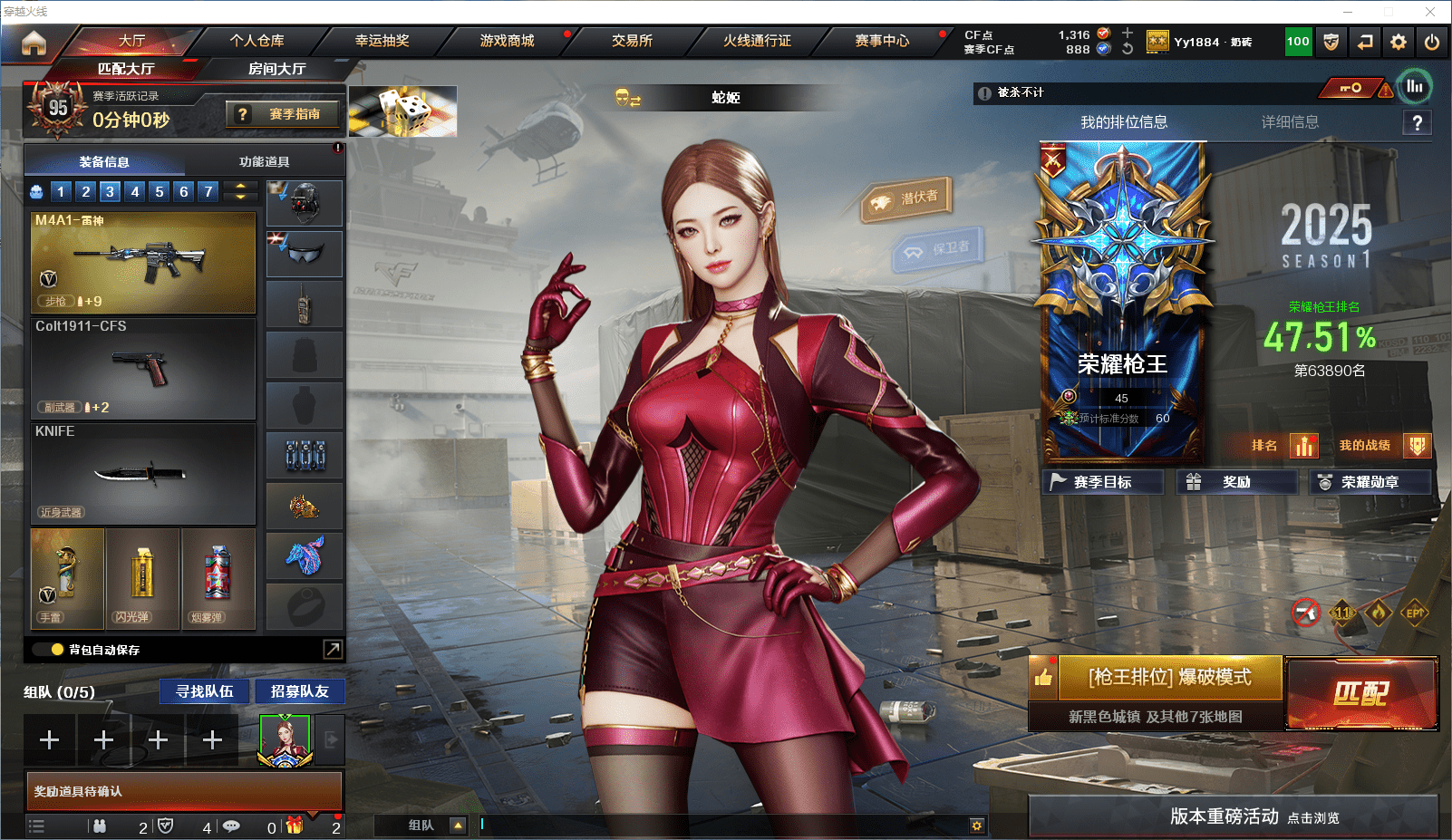The width and height of the screenshot is (1452, 840).
Task: Open the 个人仓库 menu
Action: point(257,41)
